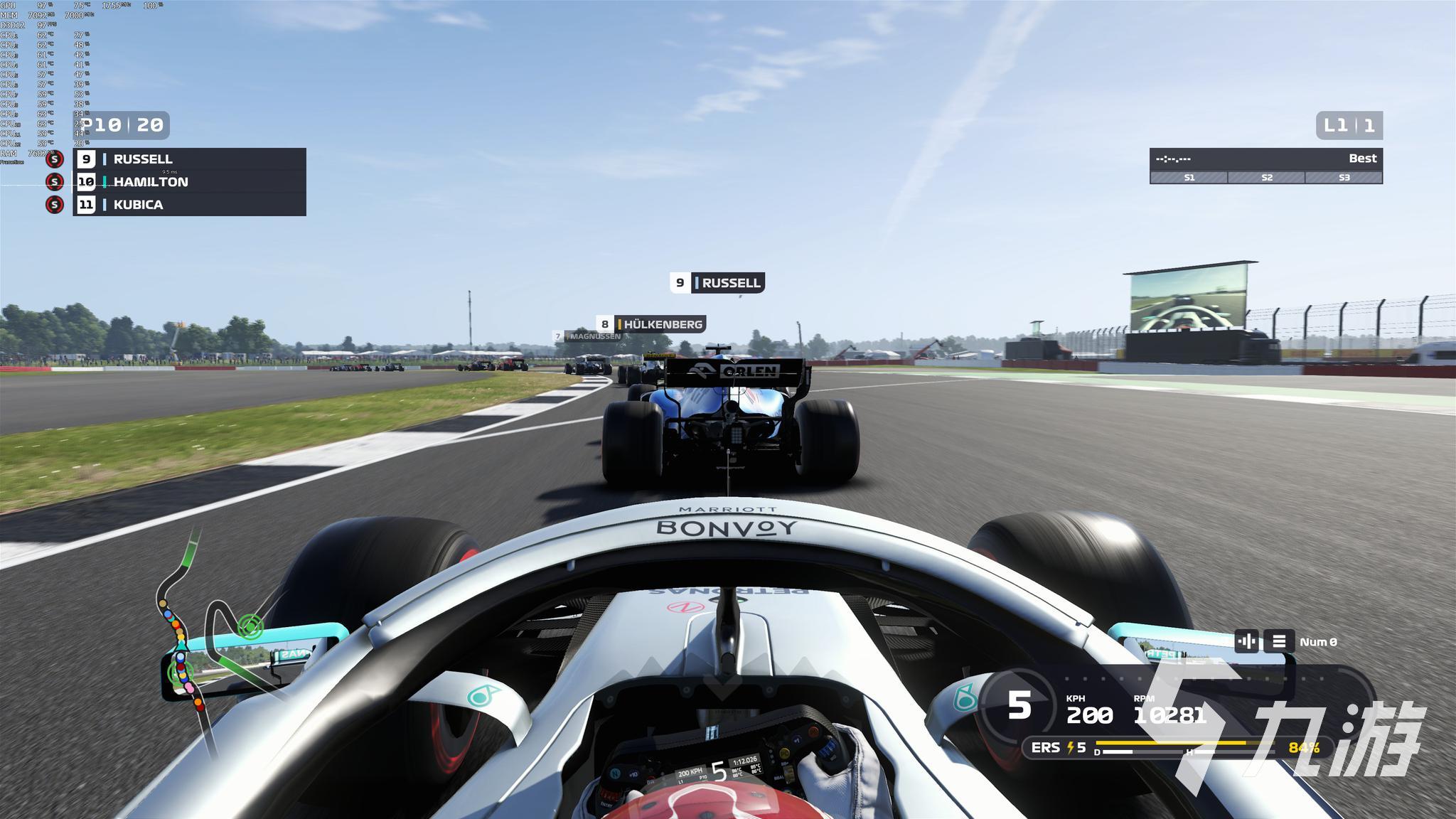Viewport: 1456px width, 819px height.
Task: Click the Hülkenberg driver name tag
Action: tap(652, 324)
